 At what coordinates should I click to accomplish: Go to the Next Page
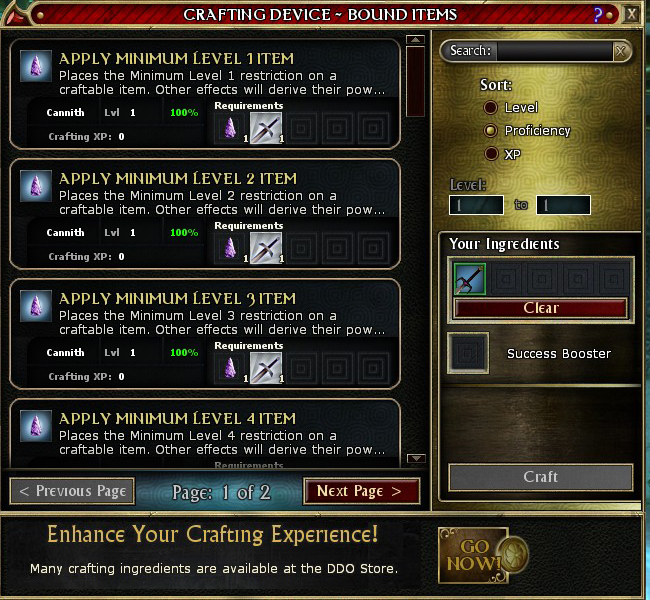pos(361,491)
